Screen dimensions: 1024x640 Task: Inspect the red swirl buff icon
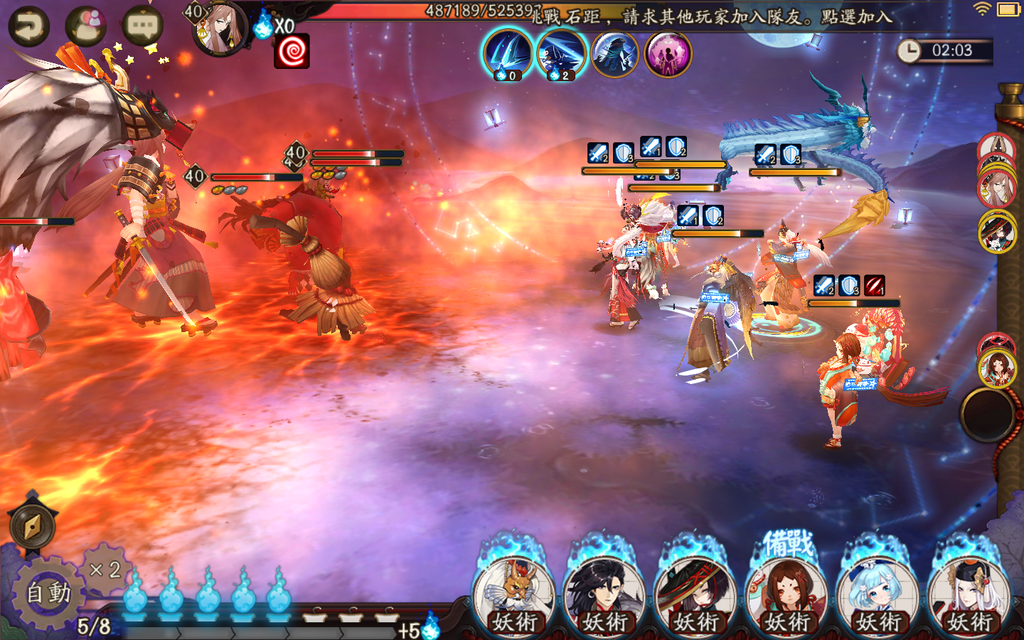point(291,51)
